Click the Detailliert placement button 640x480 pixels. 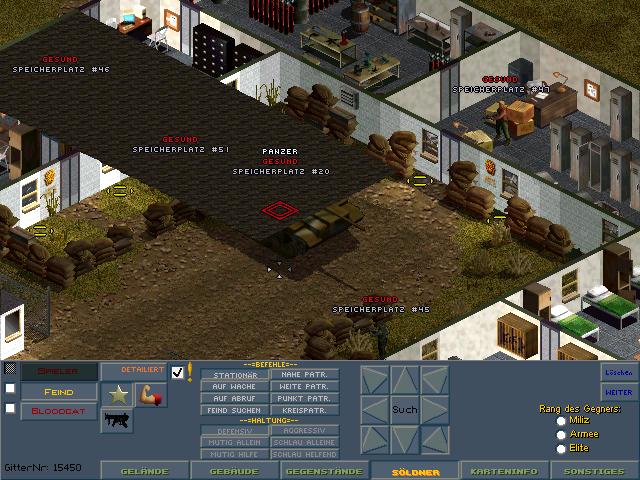[134, 371]
